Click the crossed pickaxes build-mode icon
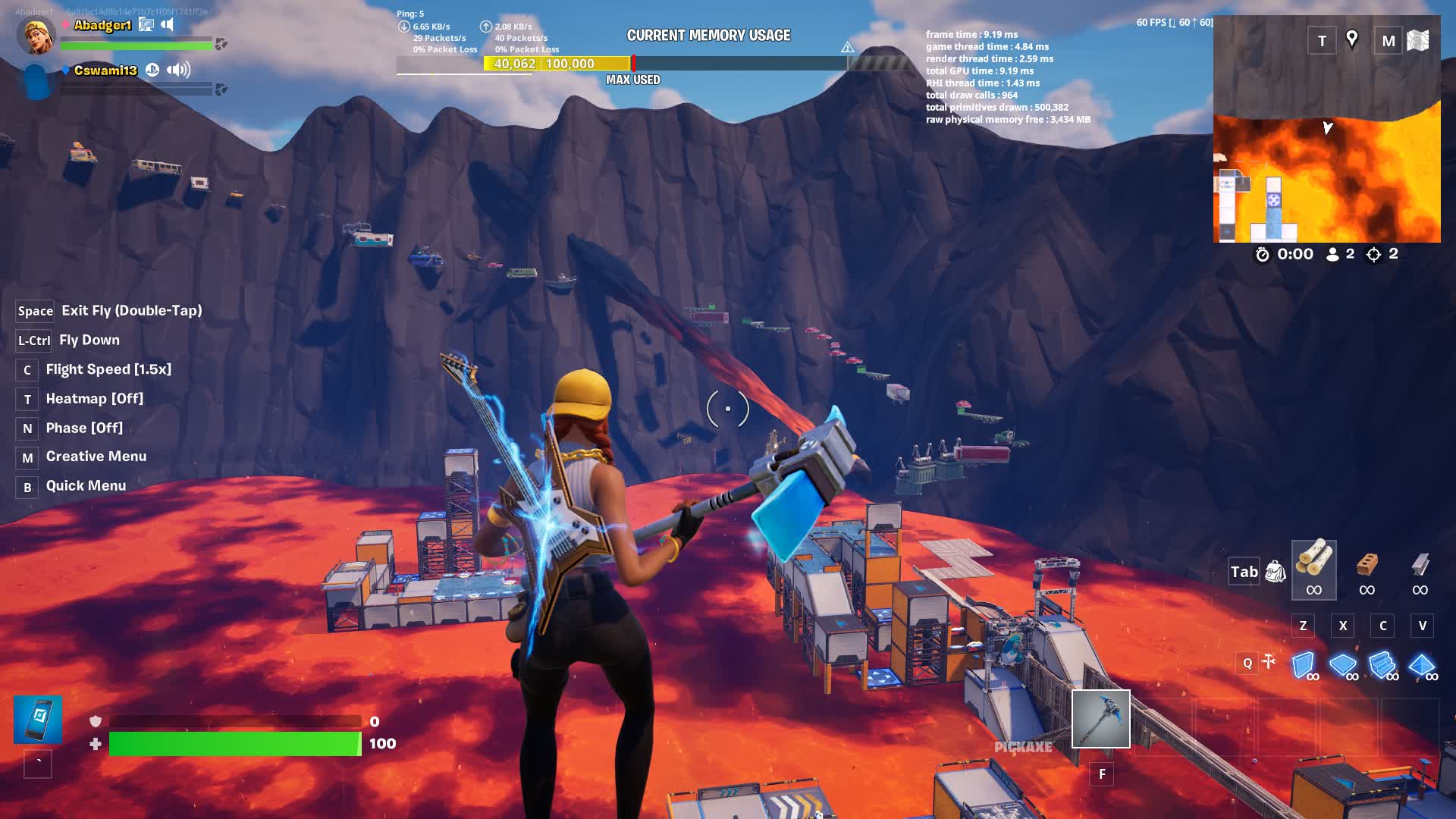Viewport: 1456px width, 819px height. 1269,663
